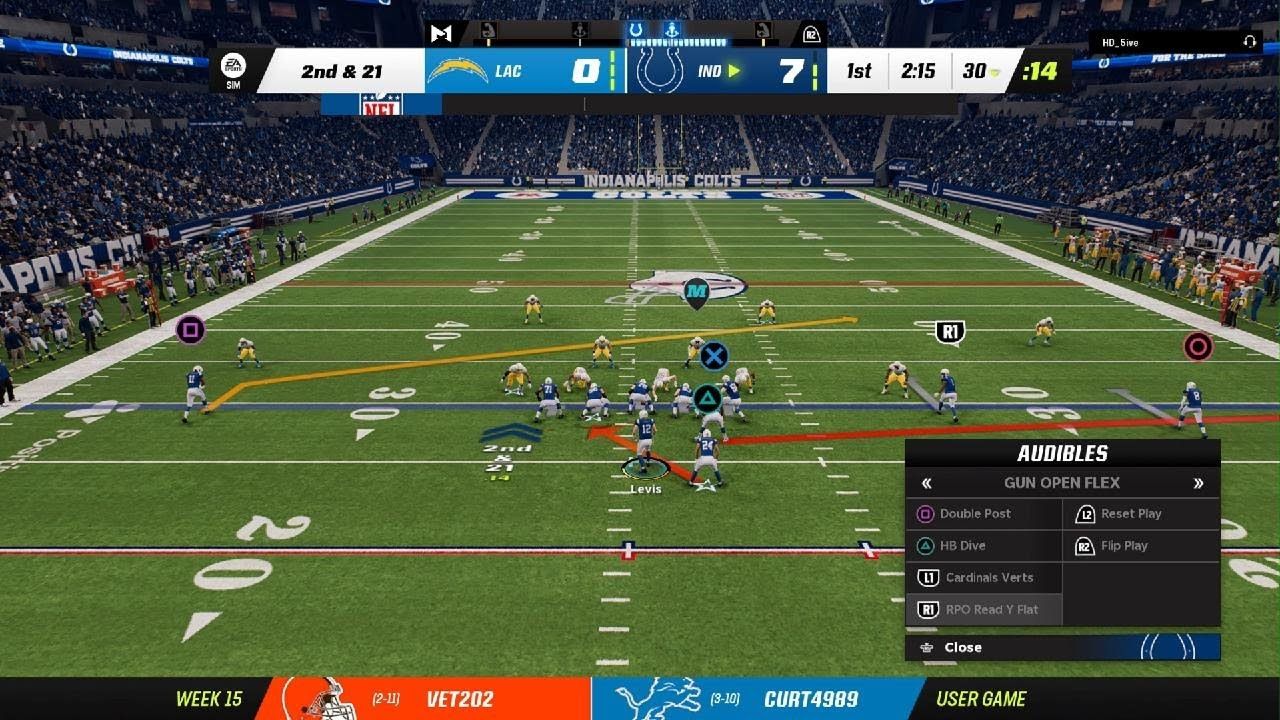Select the left receiver's square route marker

[190, 329]
